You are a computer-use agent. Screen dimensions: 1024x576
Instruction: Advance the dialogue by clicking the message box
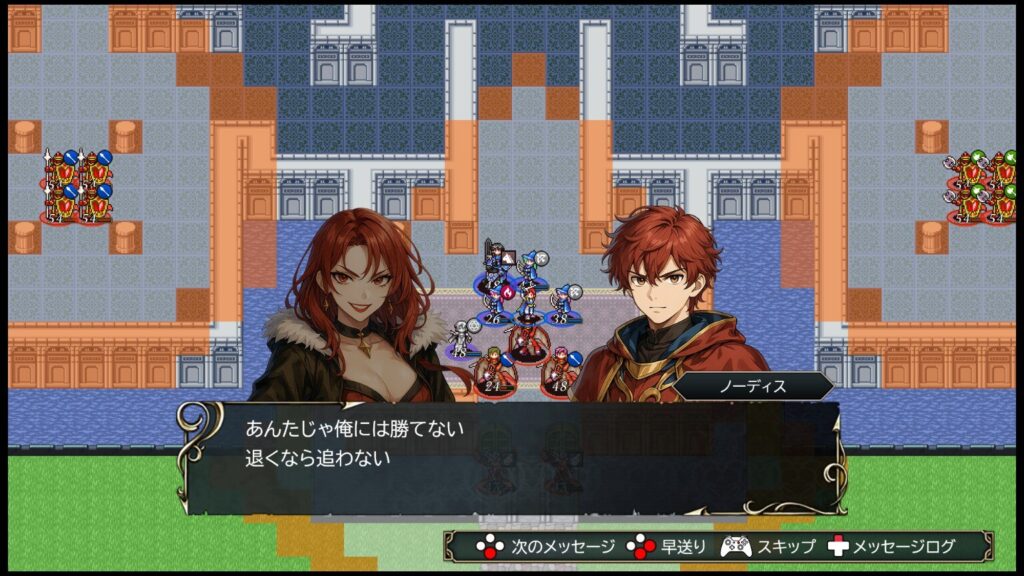[x=510, y=456]
